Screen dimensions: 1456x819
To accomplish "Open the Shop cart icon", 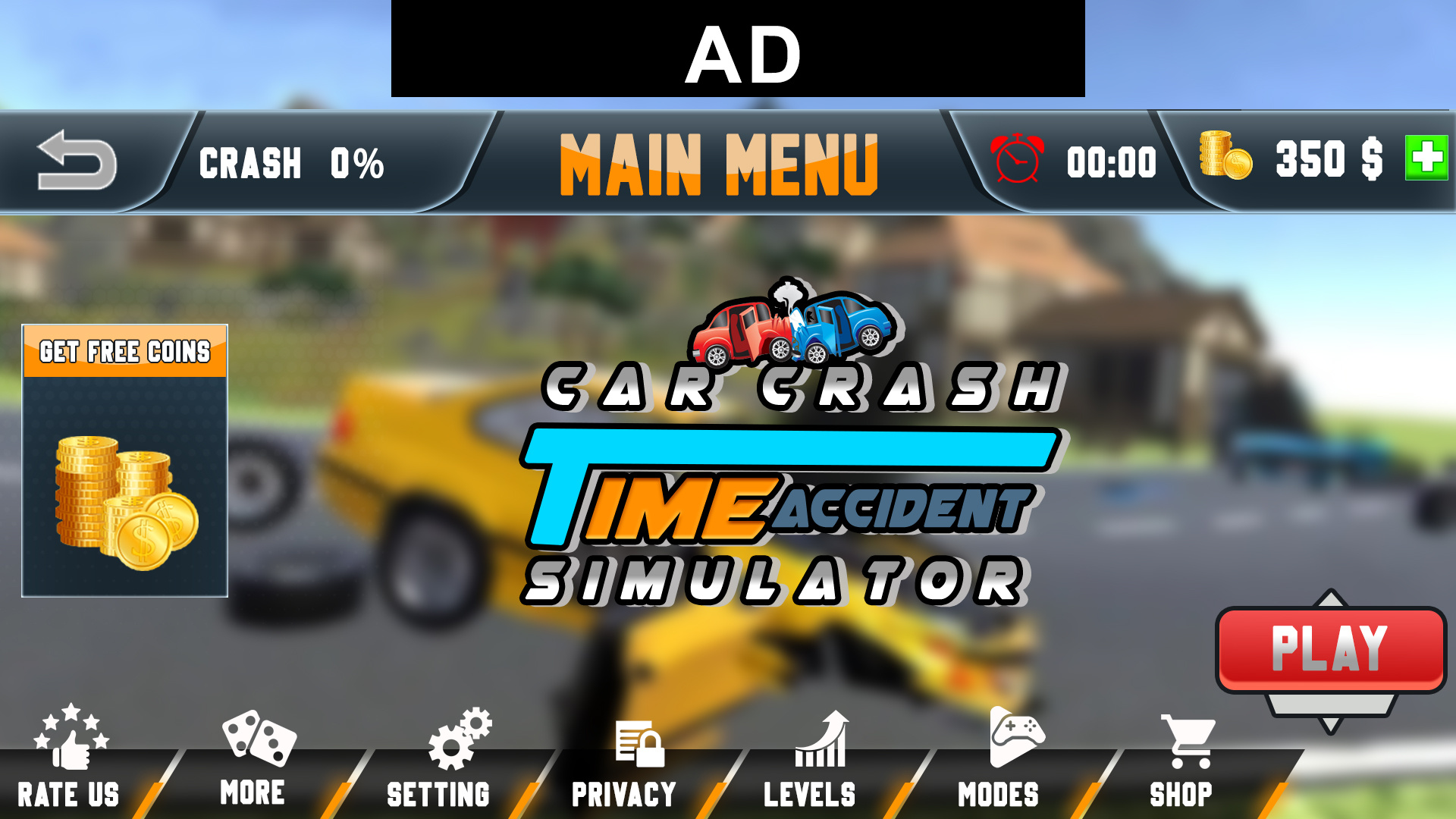I will coord(1188,739).
